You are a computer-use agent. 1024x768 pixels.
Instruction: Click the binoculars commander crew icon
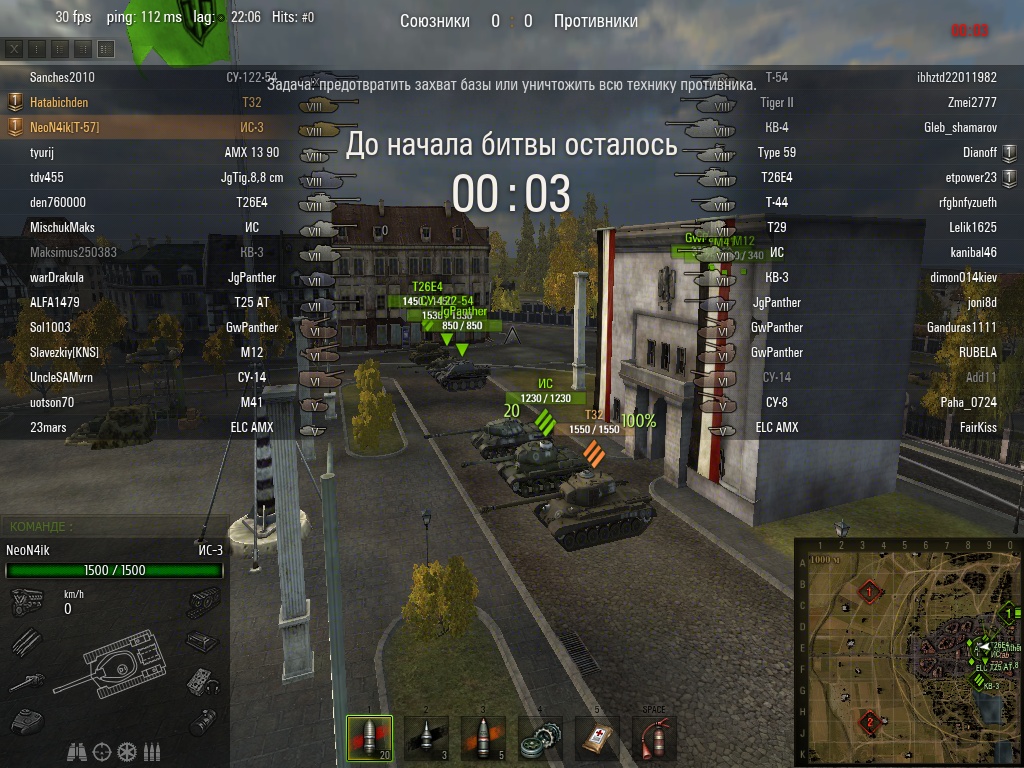click(x=77, y=751)
